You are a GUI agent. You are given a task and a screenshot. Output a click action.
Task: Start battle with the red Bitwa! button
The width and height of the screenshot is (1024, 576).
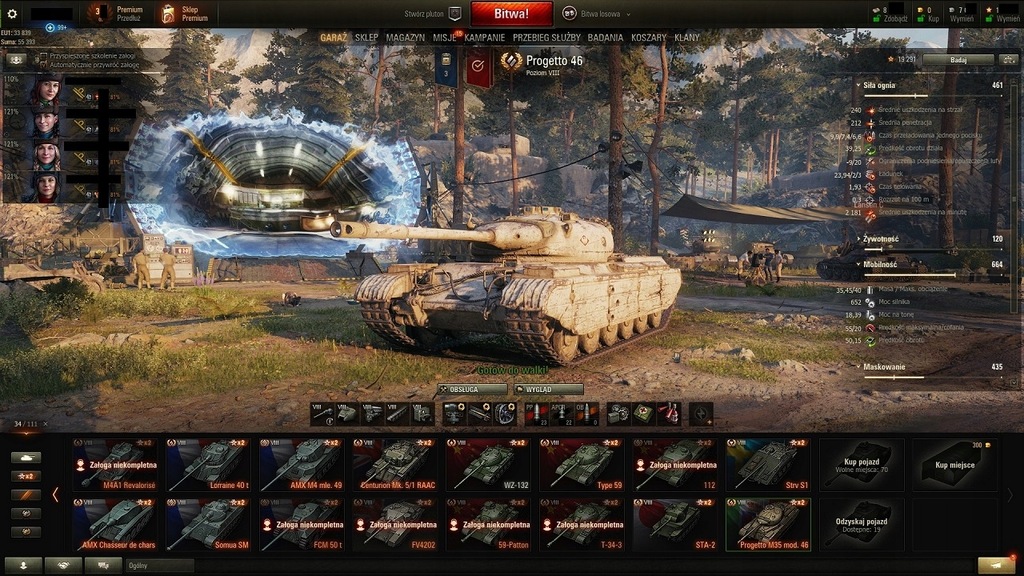pos(511,14)
